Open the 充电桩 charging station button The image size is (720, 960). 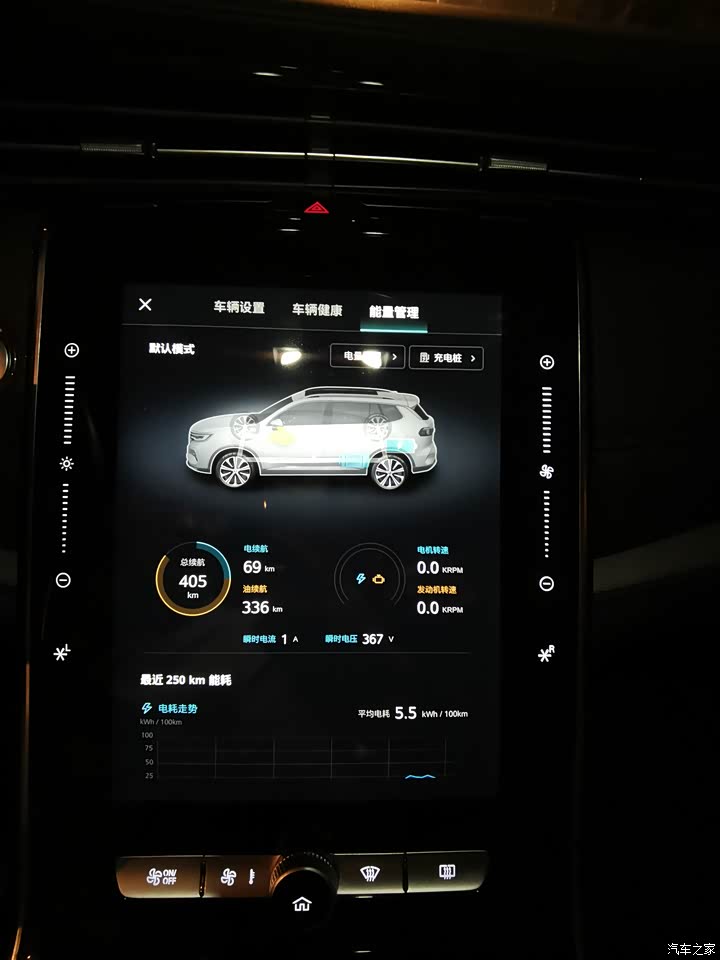[446, 358]
